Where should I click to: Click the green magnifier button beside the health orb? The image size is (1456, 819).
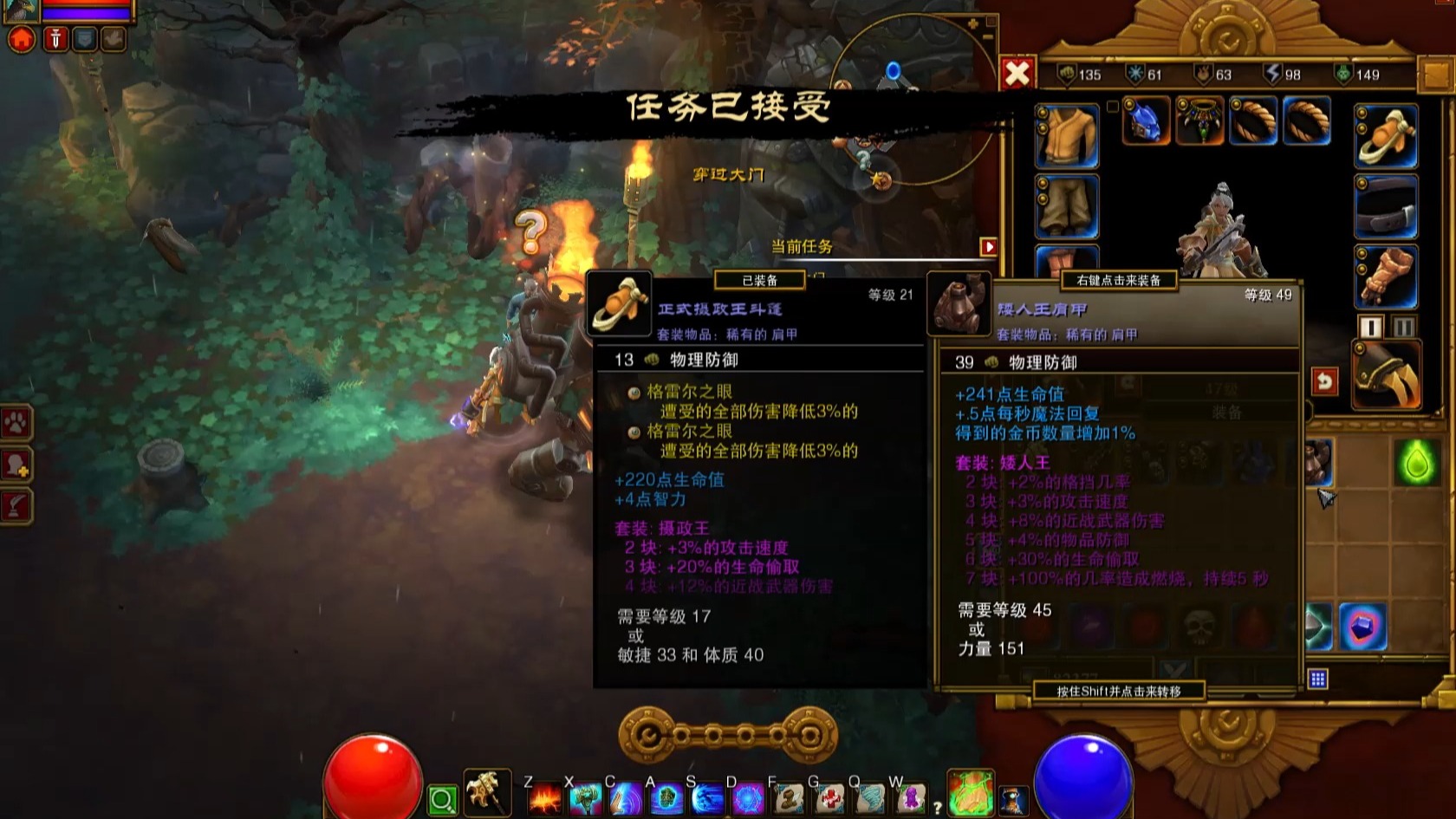pos(442,800)
